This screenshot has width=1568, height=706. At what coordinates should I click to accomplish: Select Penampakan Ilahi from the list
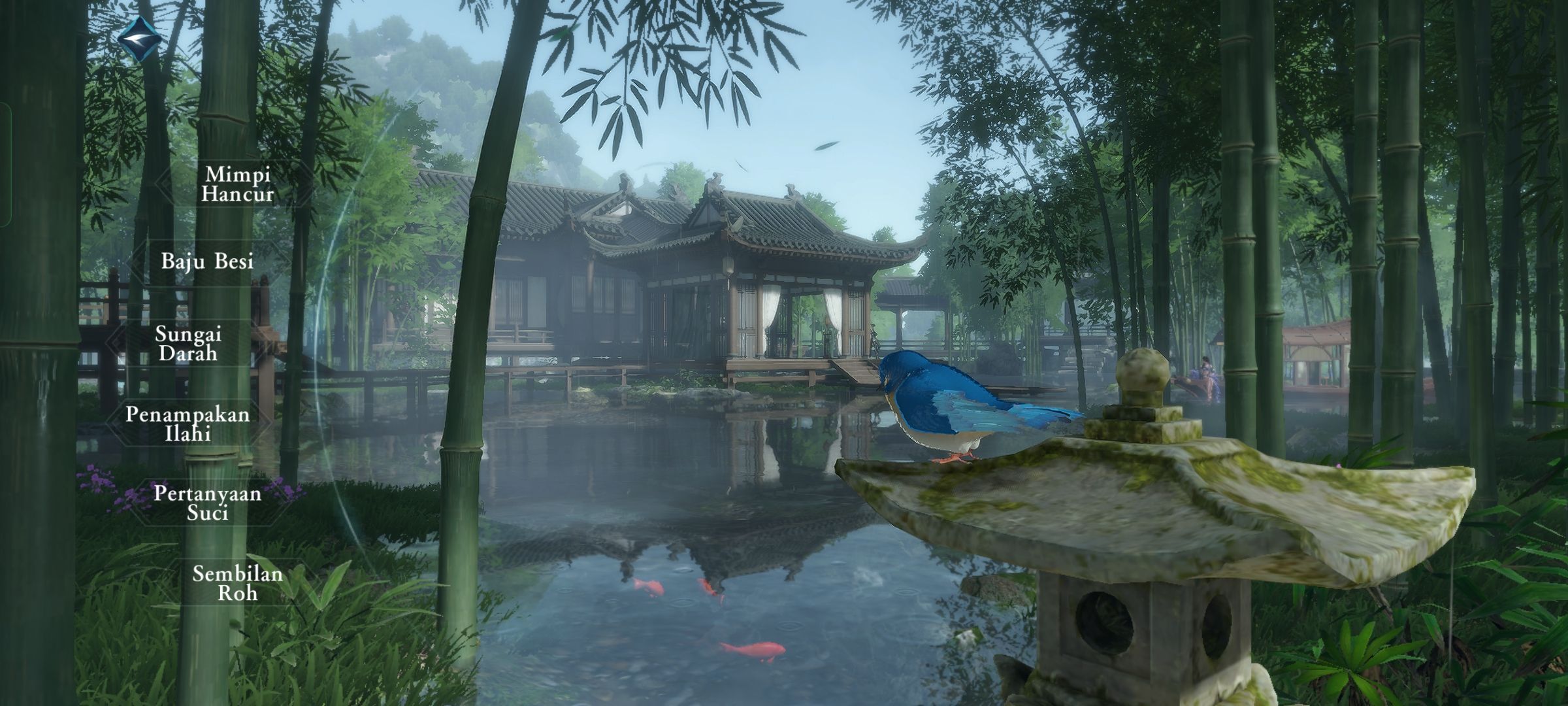188,424
